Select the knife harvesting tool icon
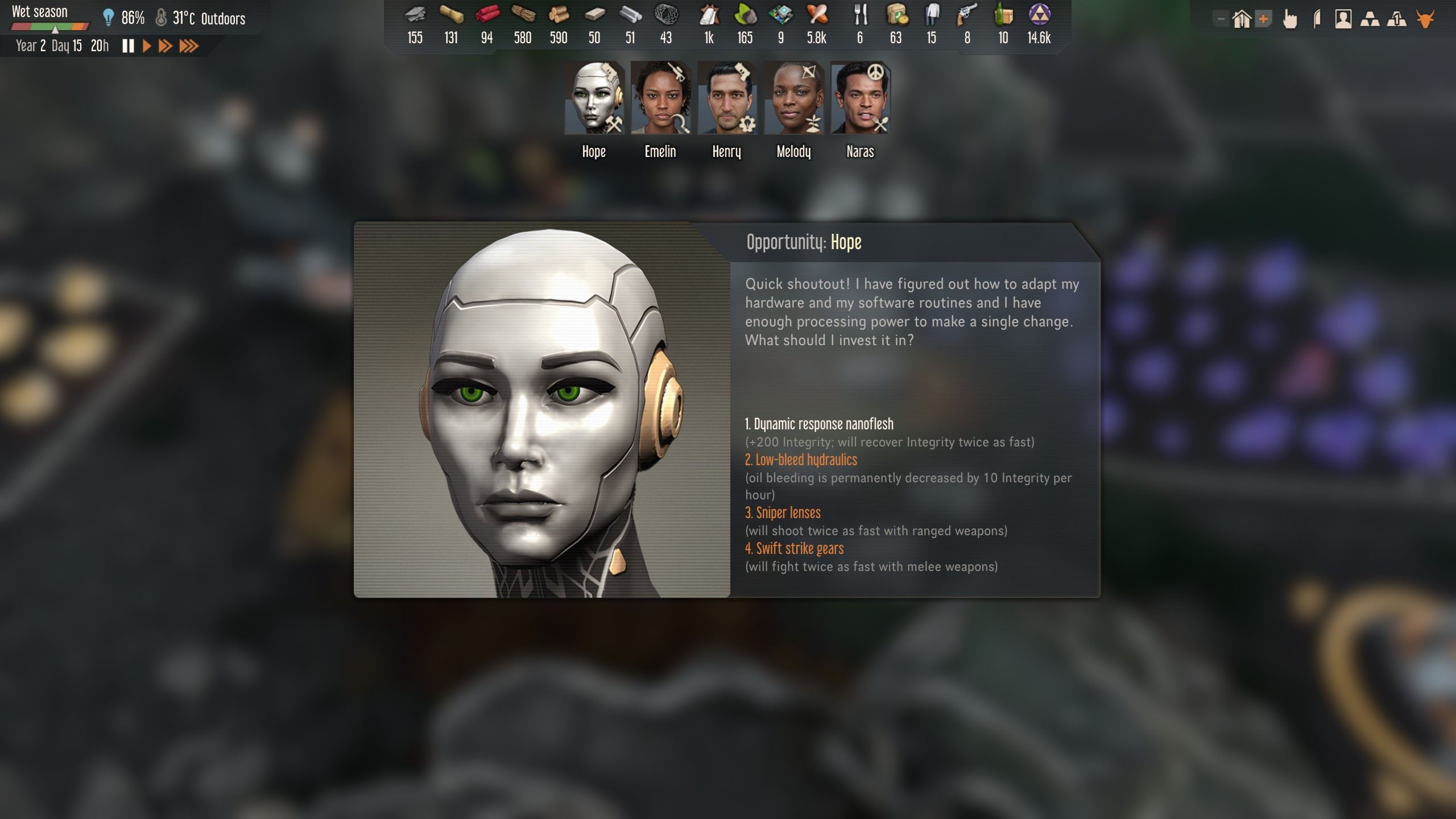Image resolution: width=1456 pixels, height=819 pixels. tap(1317, 18)
